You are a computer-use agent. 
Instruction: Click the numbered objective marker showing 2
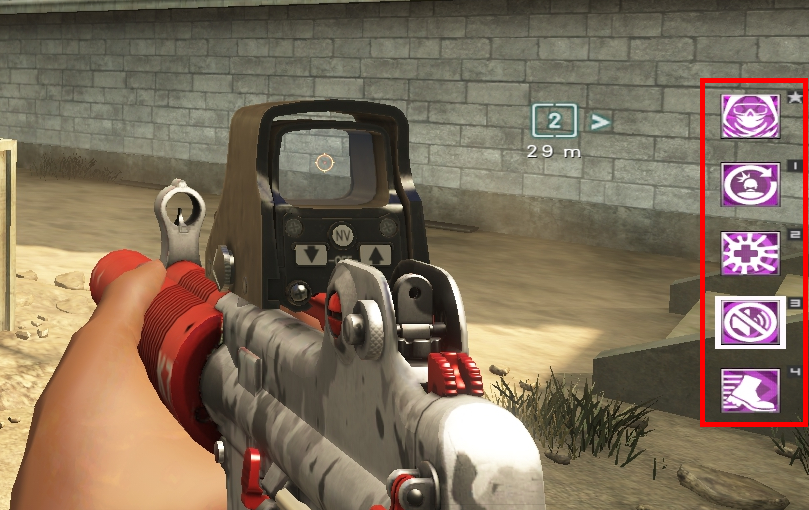[x=553, y=122]
